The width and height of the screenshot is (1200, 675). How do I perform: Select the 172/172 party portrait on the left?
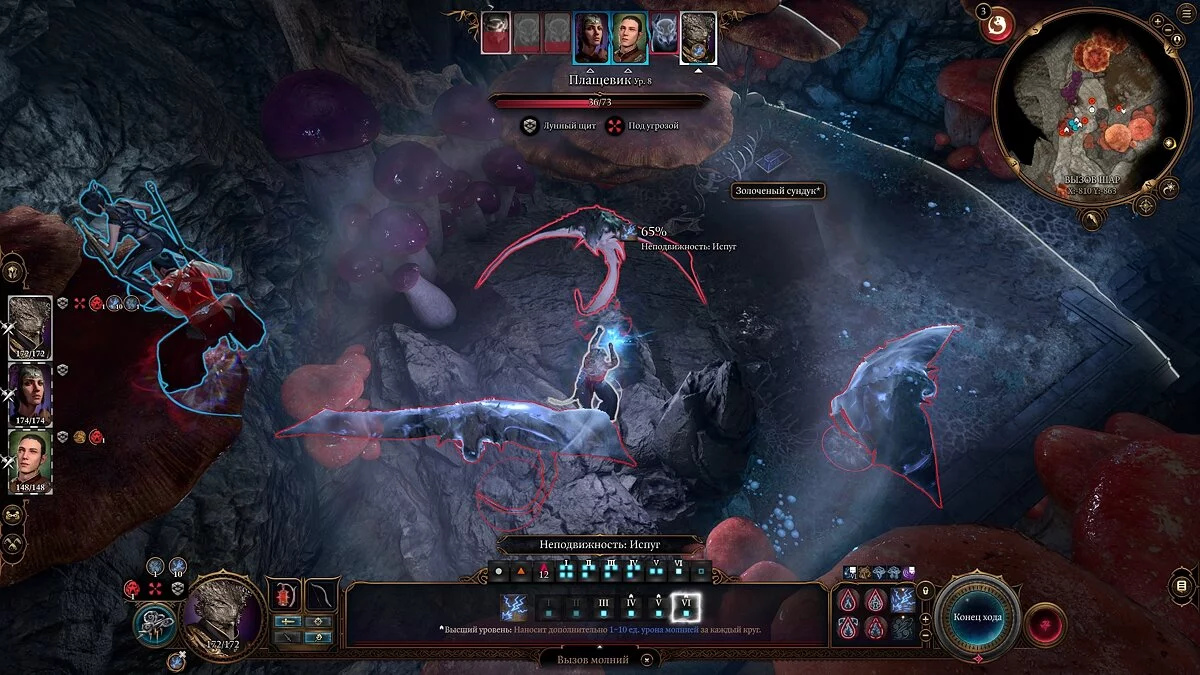[x=30, y=327]
